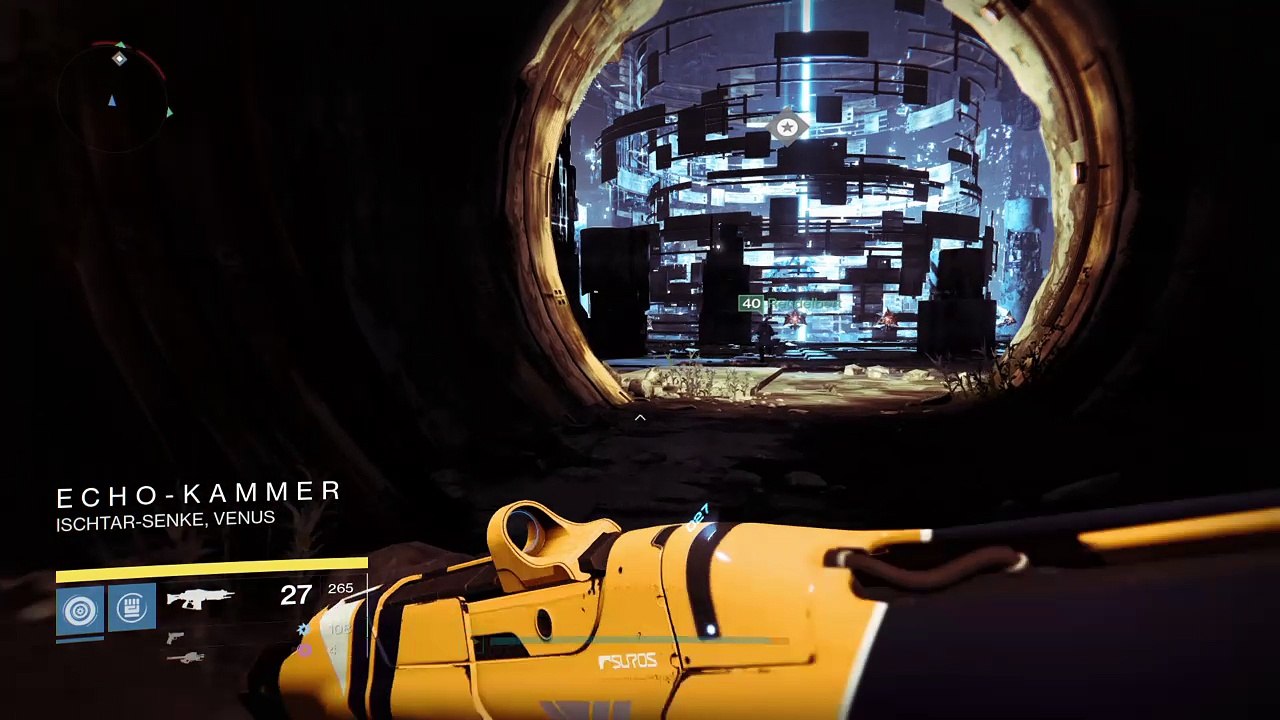Click the diamond objective marker on radar

[120, 59]
